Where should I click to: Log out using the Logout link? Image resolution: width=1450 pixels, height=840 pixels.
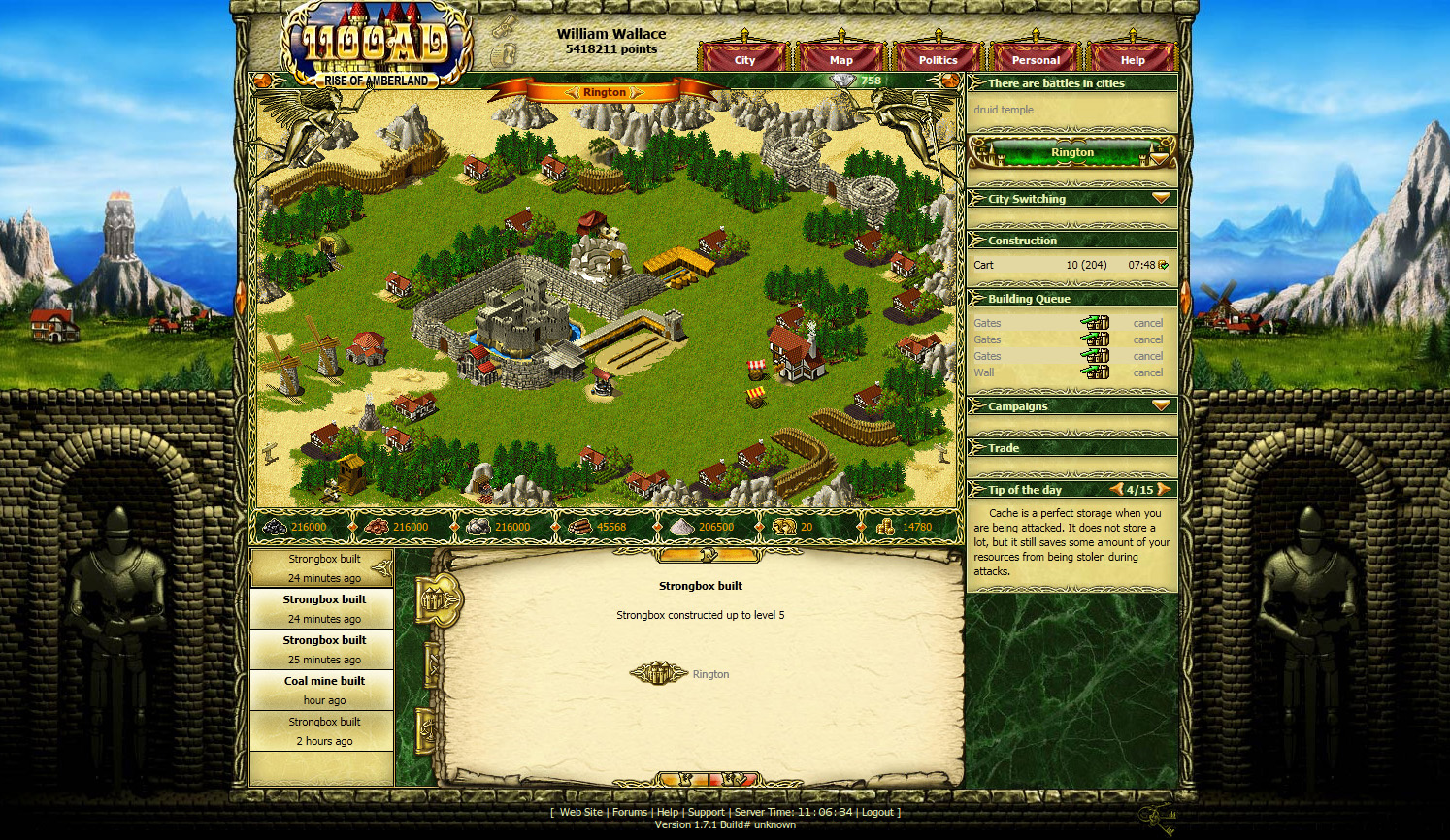877,813
